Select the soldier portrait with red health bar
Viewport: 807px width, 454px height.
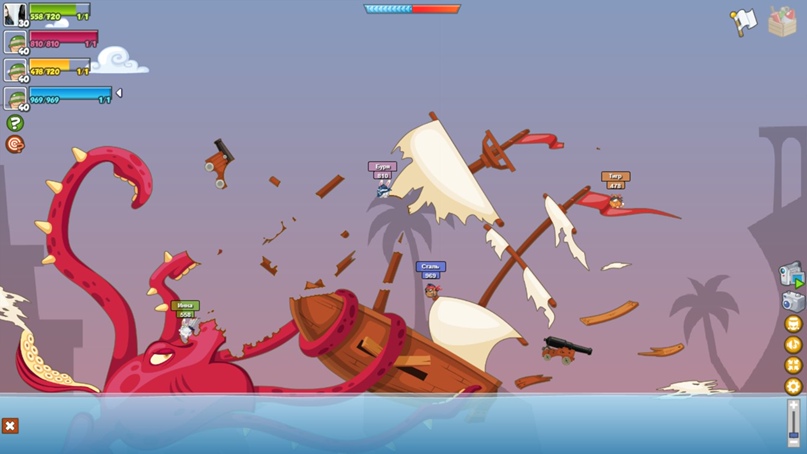tap(15, 42)
